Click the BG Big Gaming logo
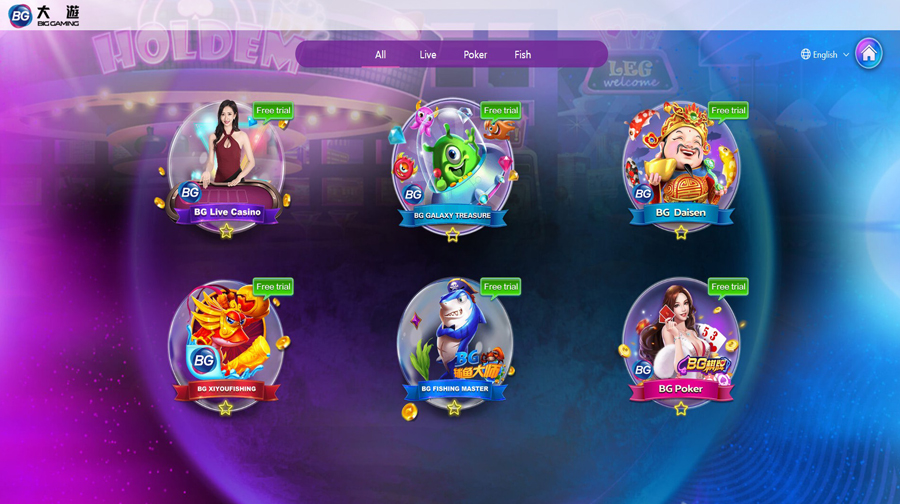The width and height of the screenshot is (900, 504). [x=43, y=15]
